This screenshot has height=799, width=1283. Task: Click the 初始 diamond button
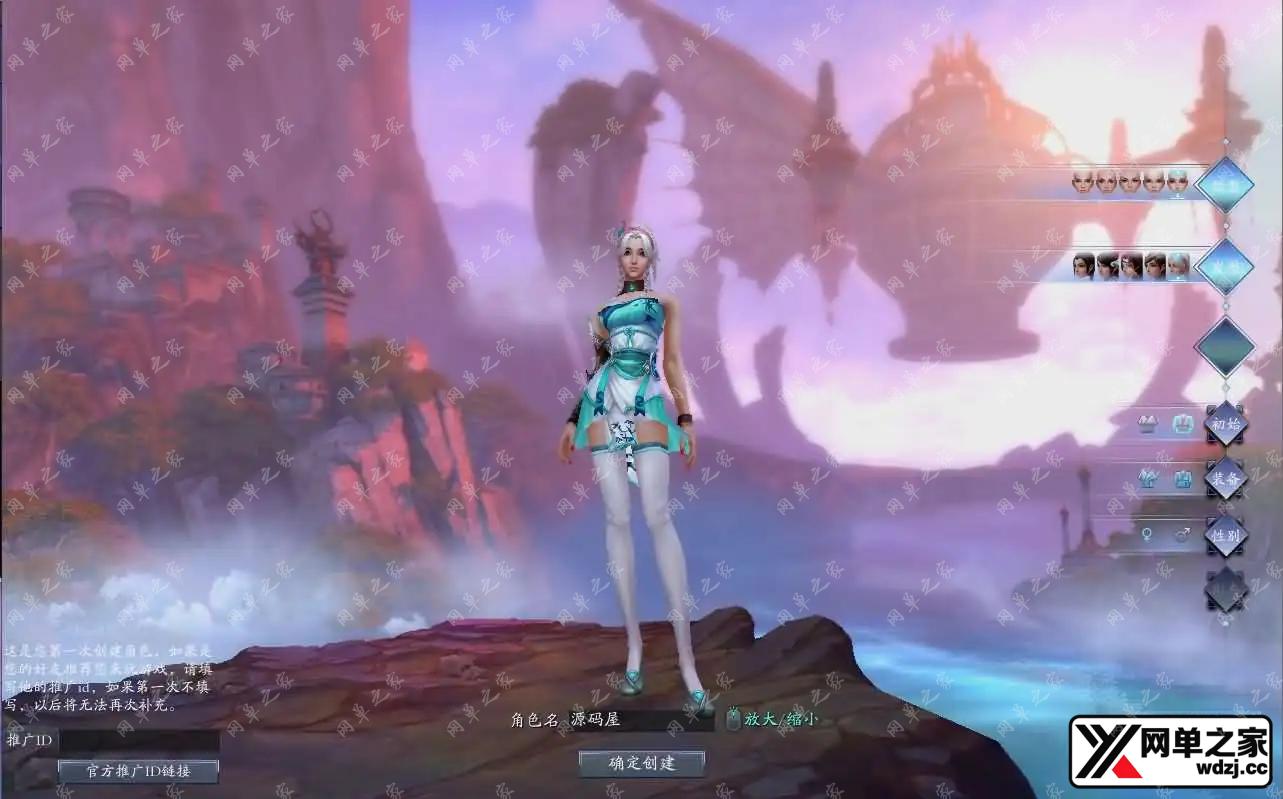point(1225,423)
